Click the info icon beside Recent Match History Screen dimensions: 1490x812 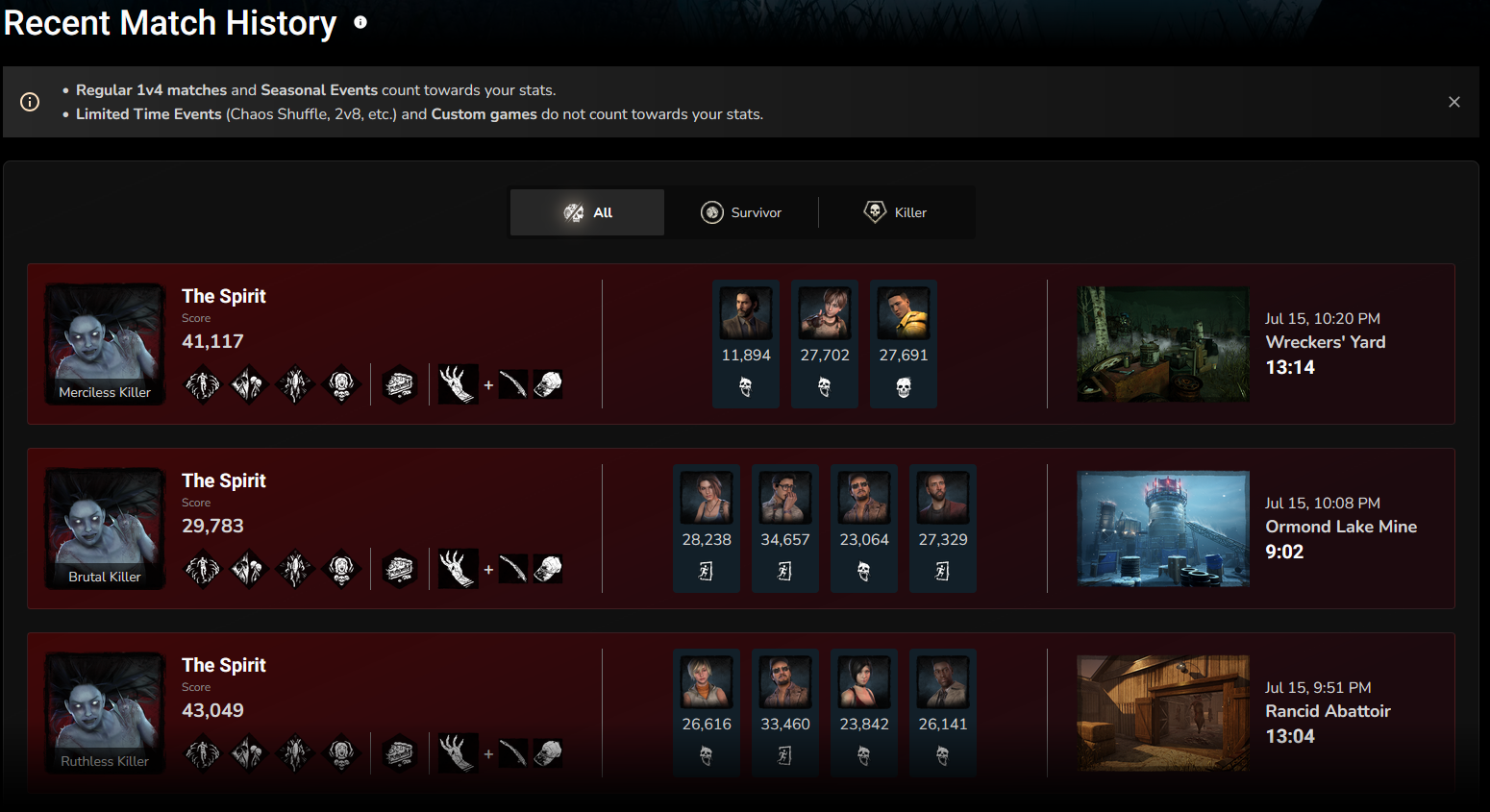(x=360, y=21)
